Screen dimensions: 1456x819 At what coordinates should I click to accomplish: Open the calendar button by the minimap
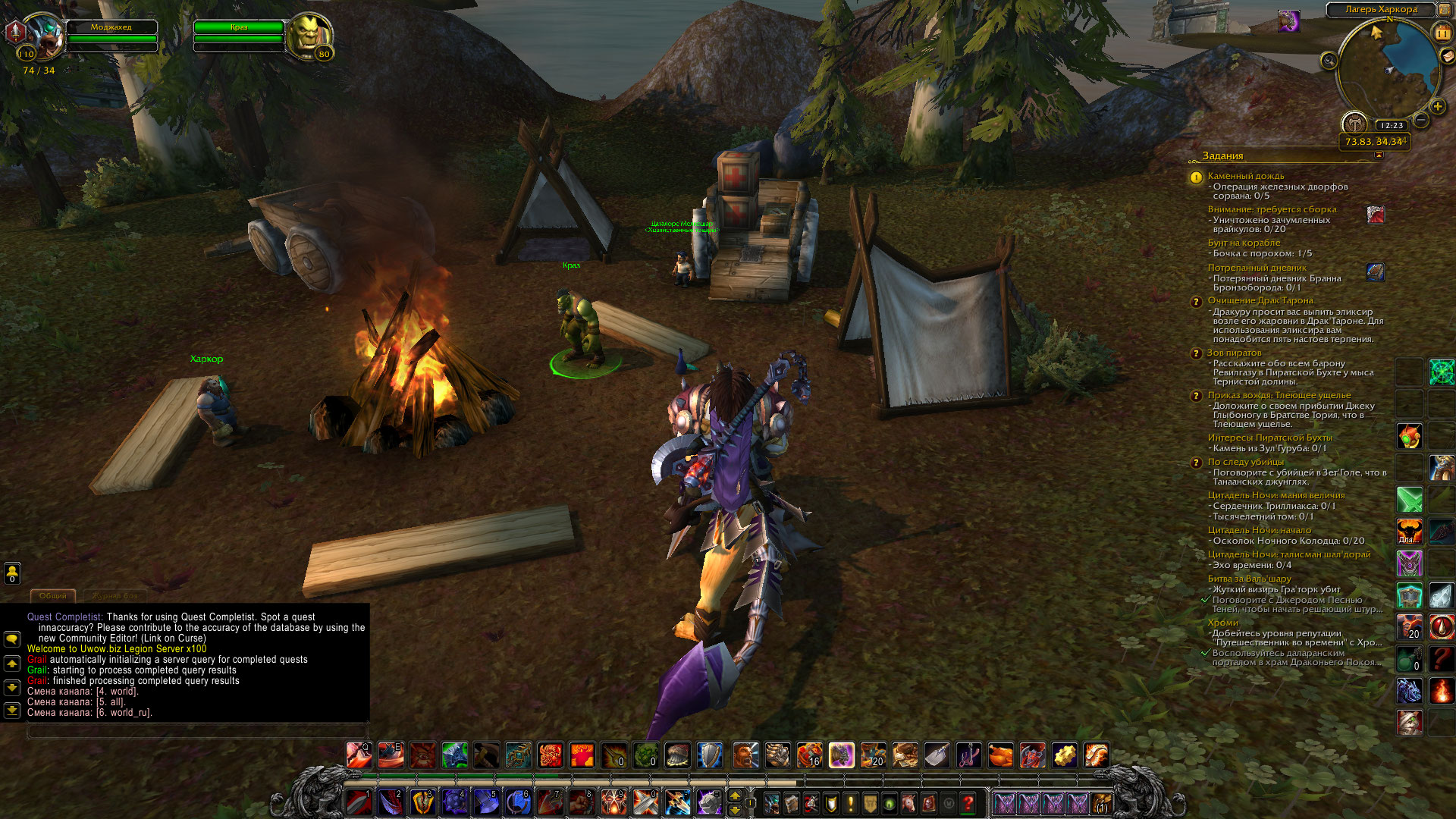pyautogui.click(x=1442, y=33)
